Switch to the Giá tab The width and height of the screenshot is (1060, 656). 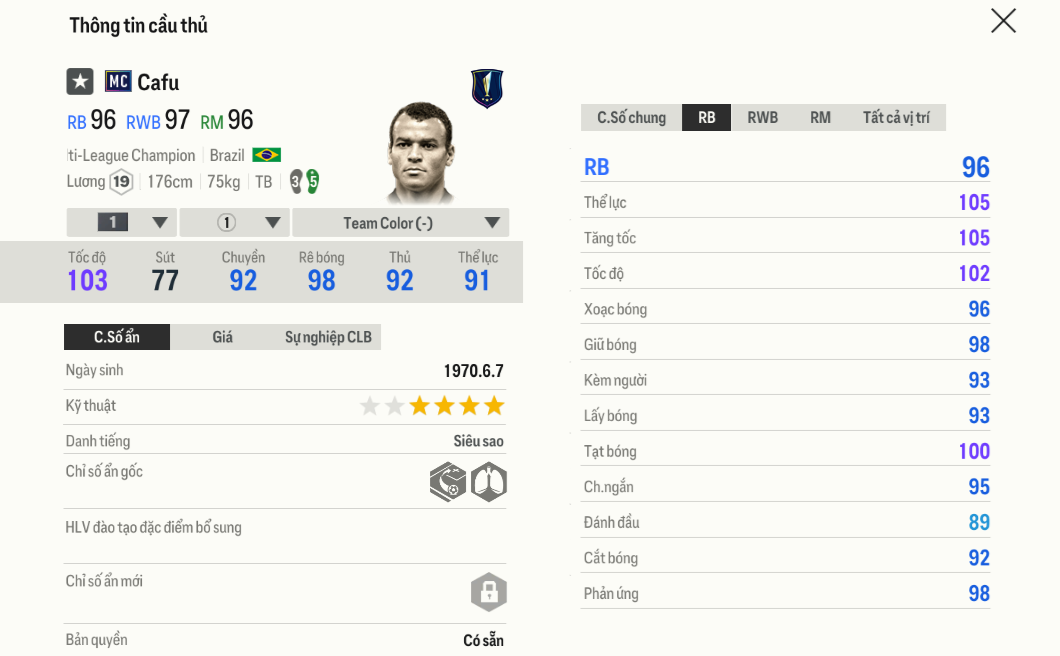point(222,337)
